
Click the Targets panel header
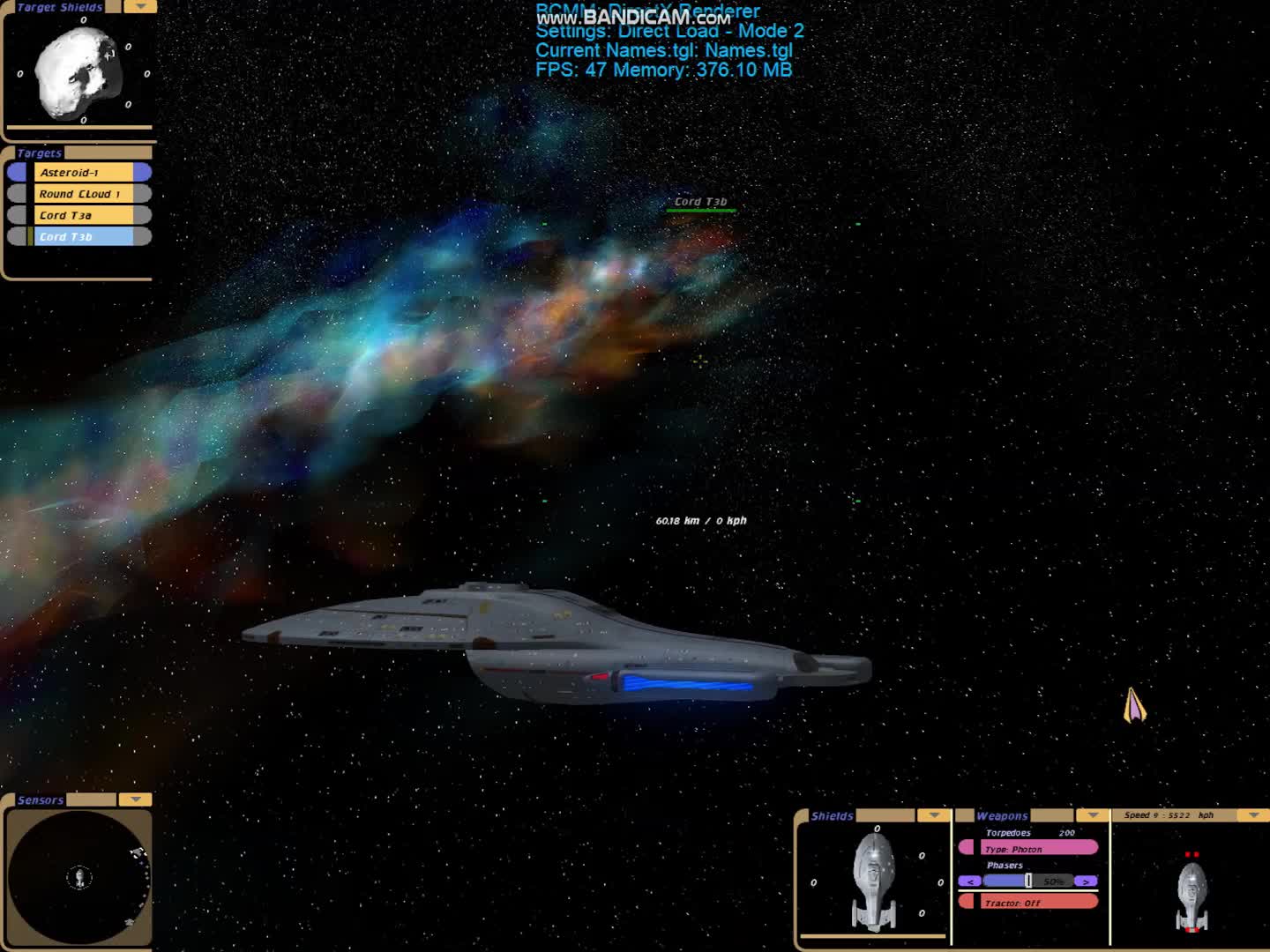point(38,152)
